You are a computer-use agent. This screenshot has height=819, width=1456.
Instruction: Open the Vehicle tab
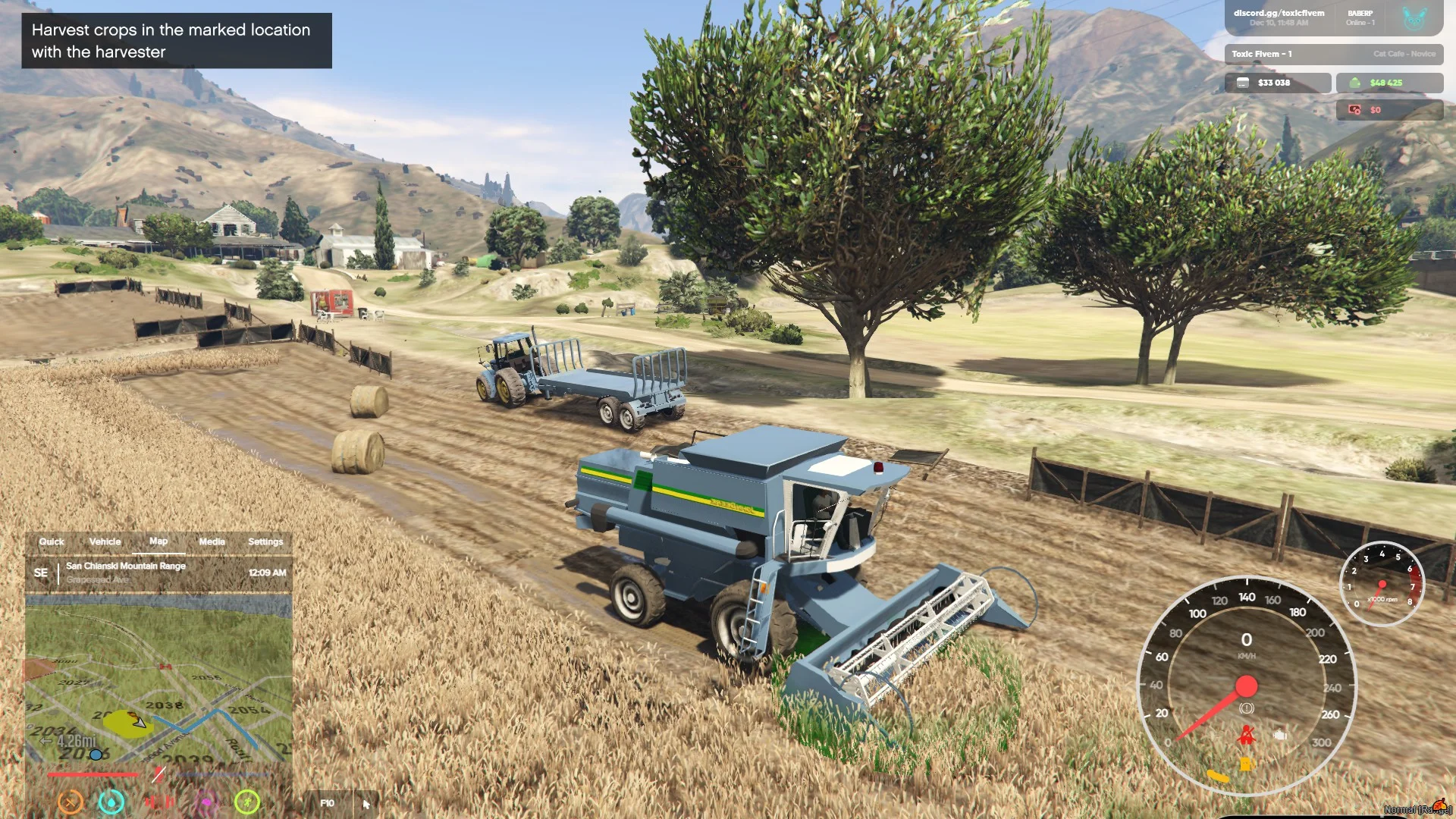(x=105, y=541)
